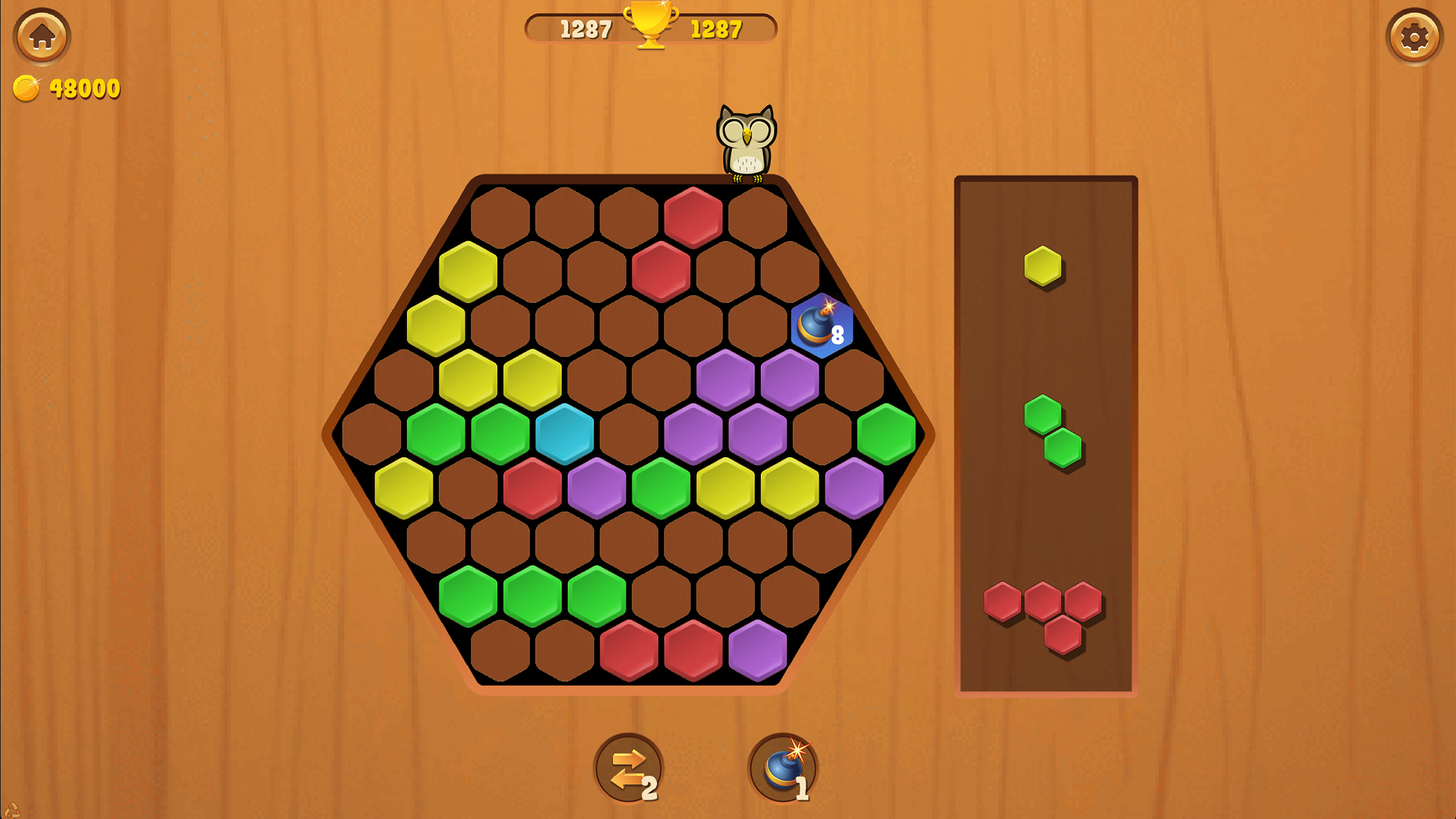Click the trophy icon at top center
This screenshot has width=1456, height=819.
point(652,29)
